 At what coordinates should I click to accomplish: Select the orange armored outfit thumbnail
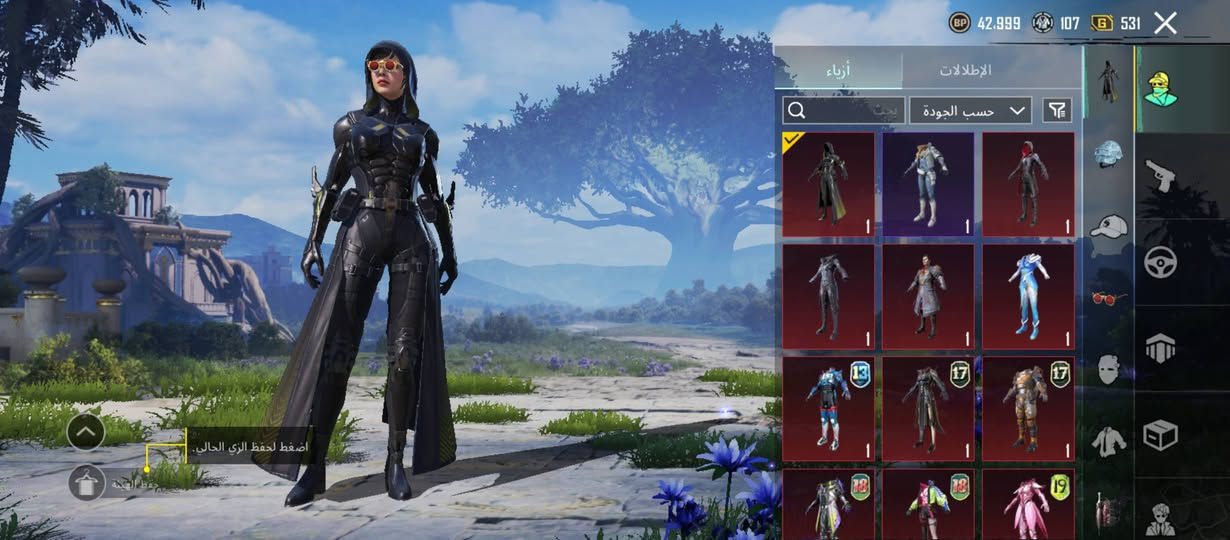[x=1028, y=408]
